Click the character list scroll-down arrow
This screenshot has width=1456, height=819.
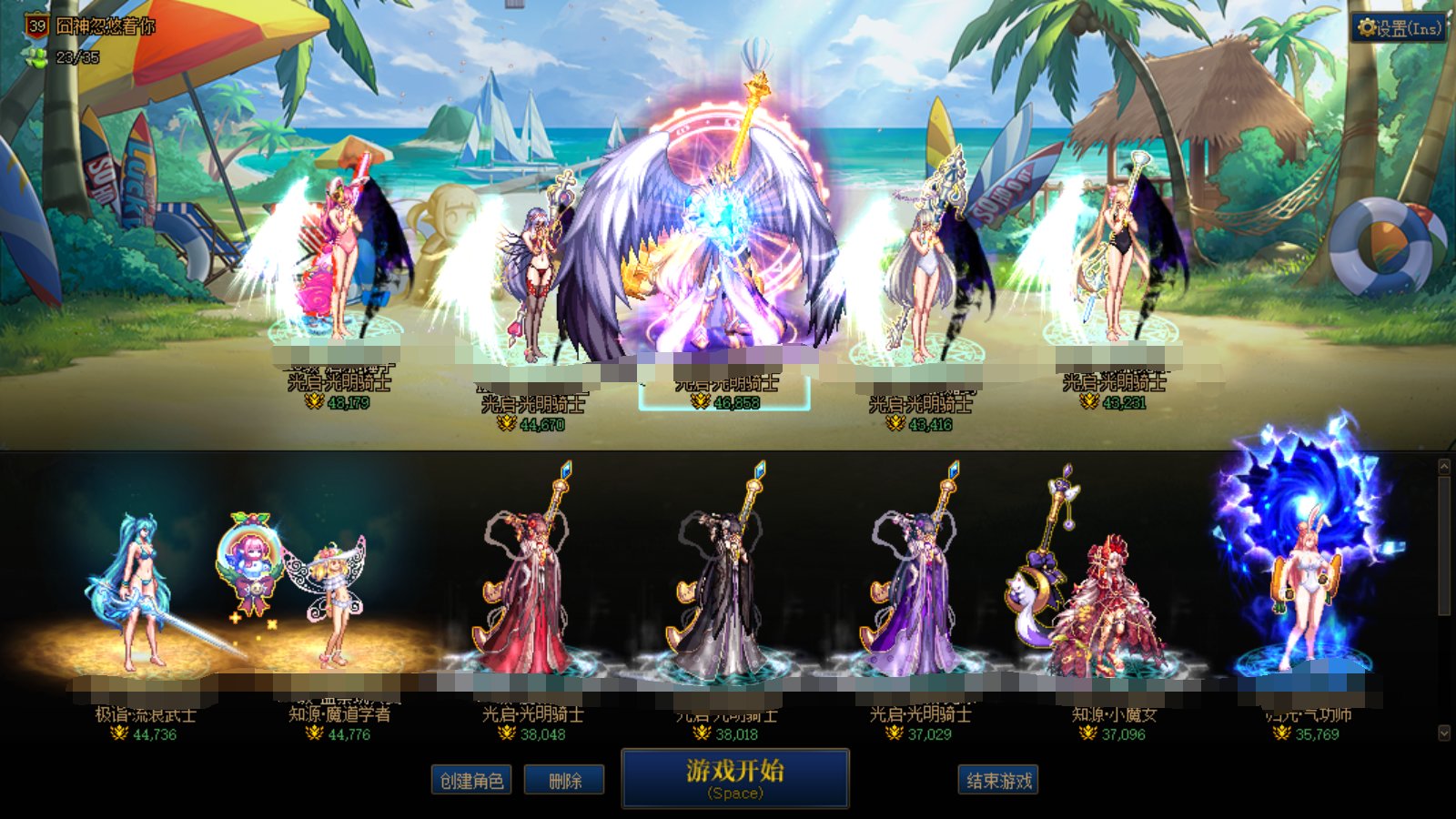tap(1444, 733)
